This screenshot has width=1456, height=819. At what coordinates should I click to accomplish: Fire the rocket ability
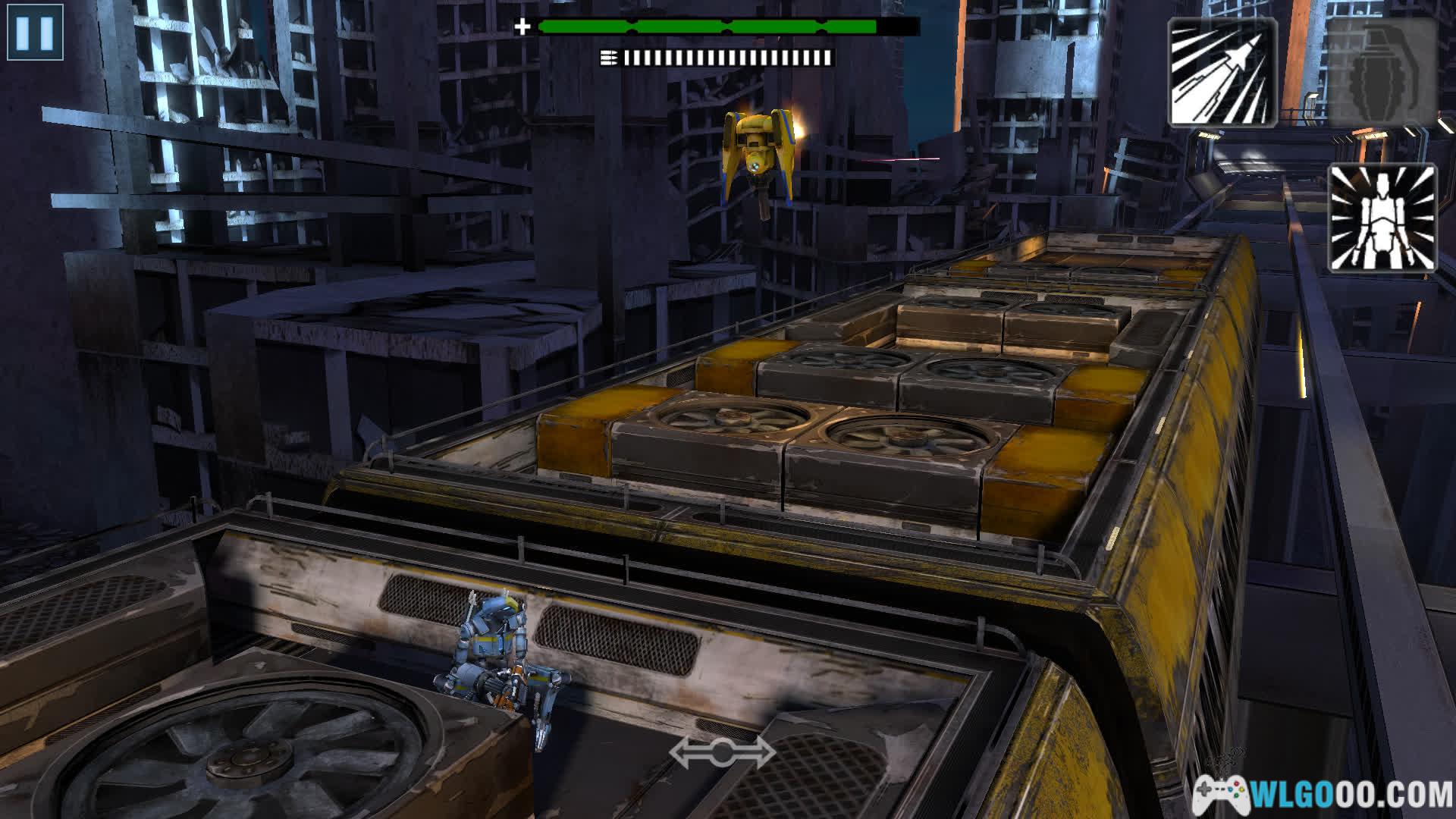(x=1222, y=71)
